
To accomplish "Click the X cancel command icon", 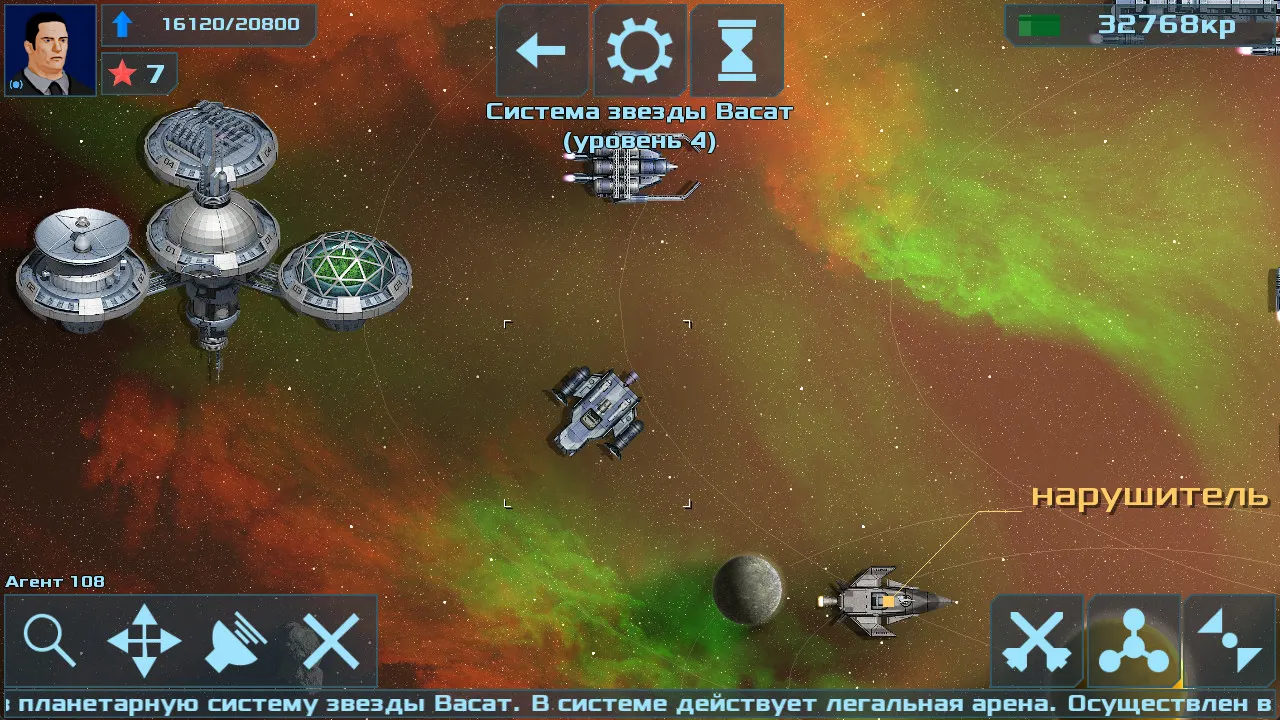I will coord(331,641).
